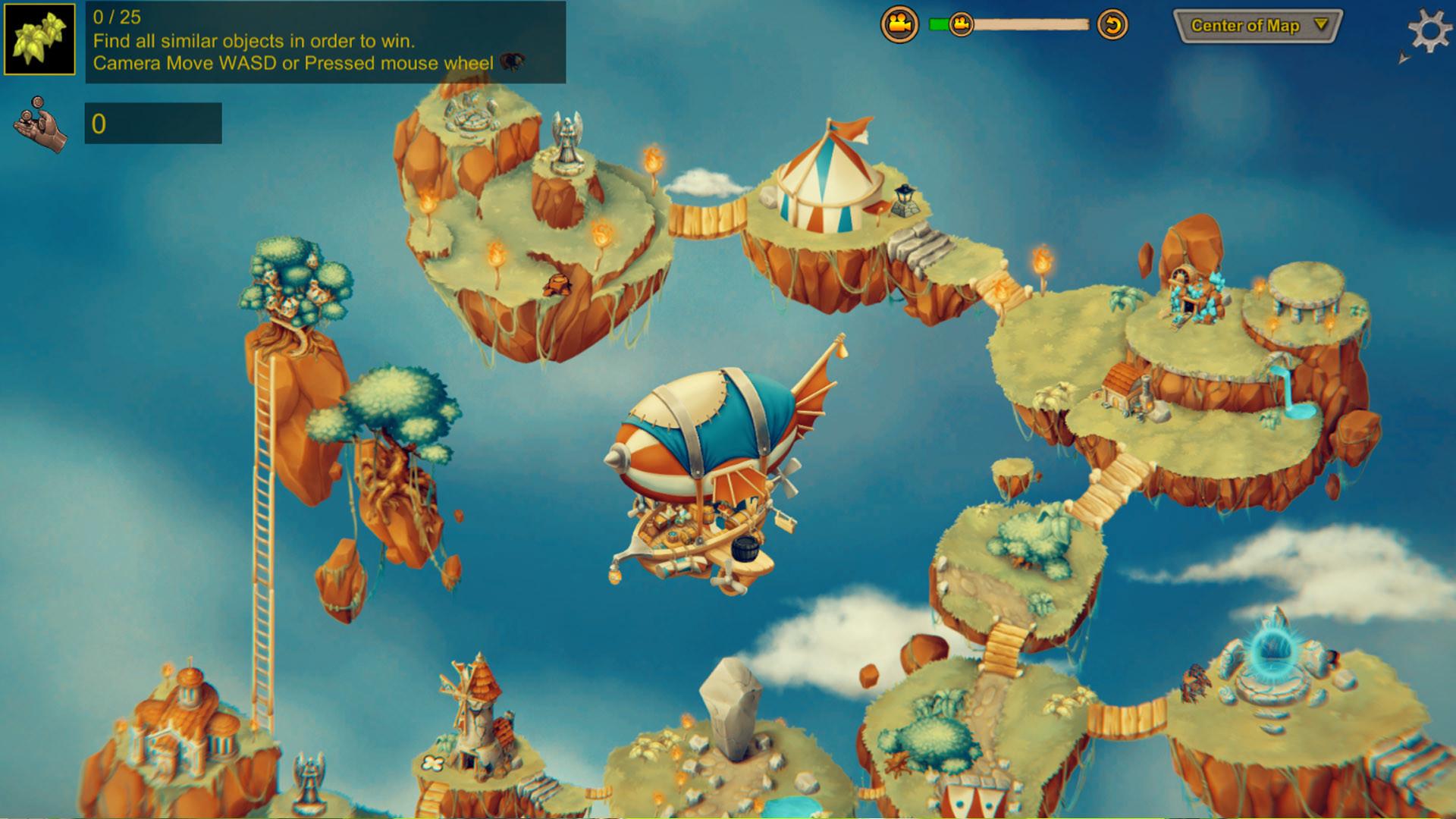The image size is (1456, 819).
Task: Select the yellow flower target thumbnail
Action: 39,38
